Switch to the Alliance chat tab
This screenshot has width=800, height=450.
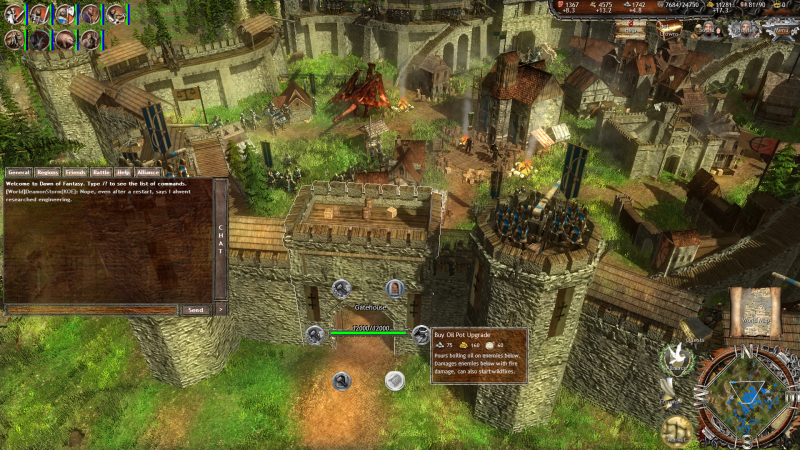147,172
